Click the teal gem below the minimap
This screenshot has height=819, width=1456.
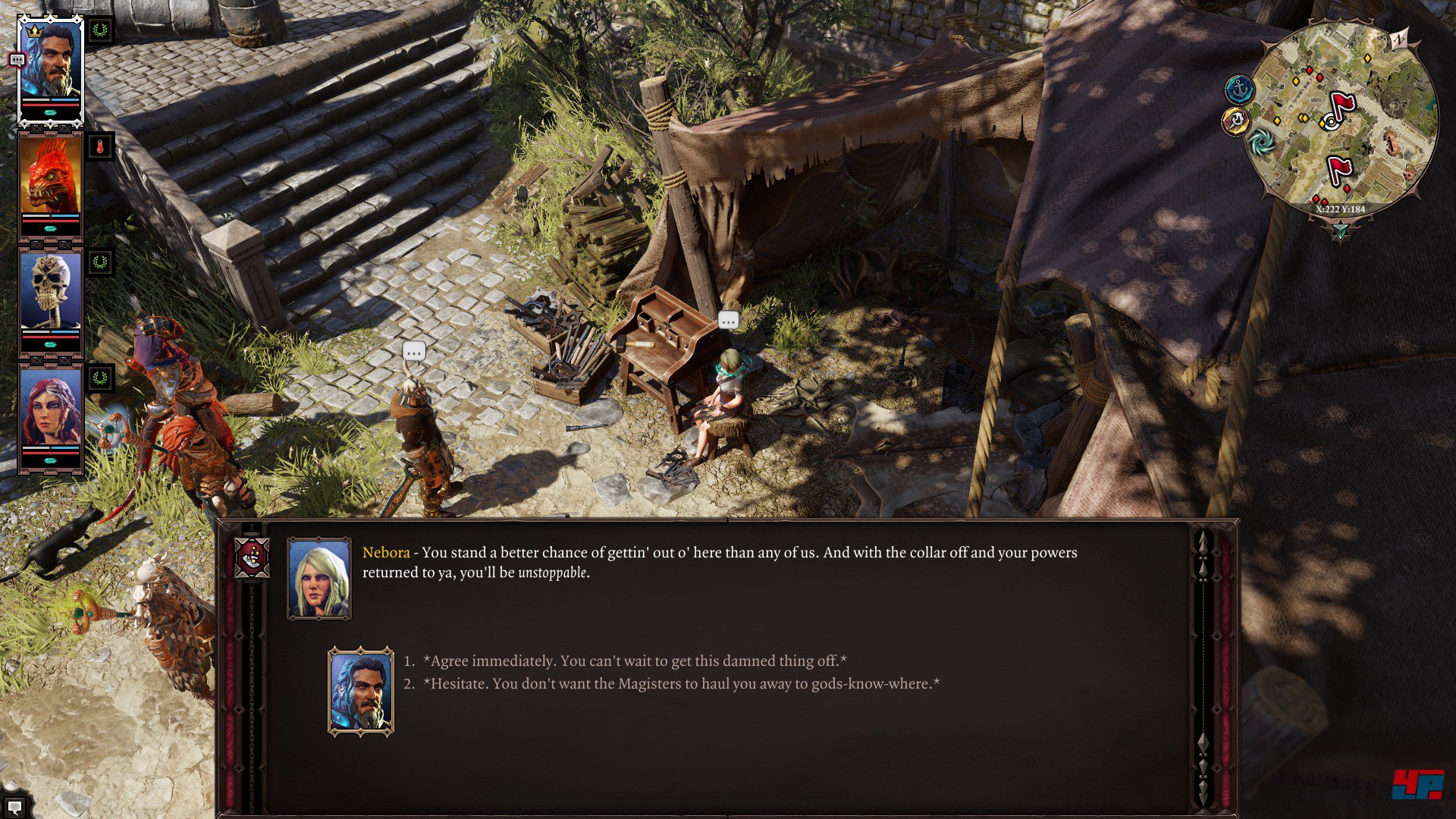(1340, 229)
